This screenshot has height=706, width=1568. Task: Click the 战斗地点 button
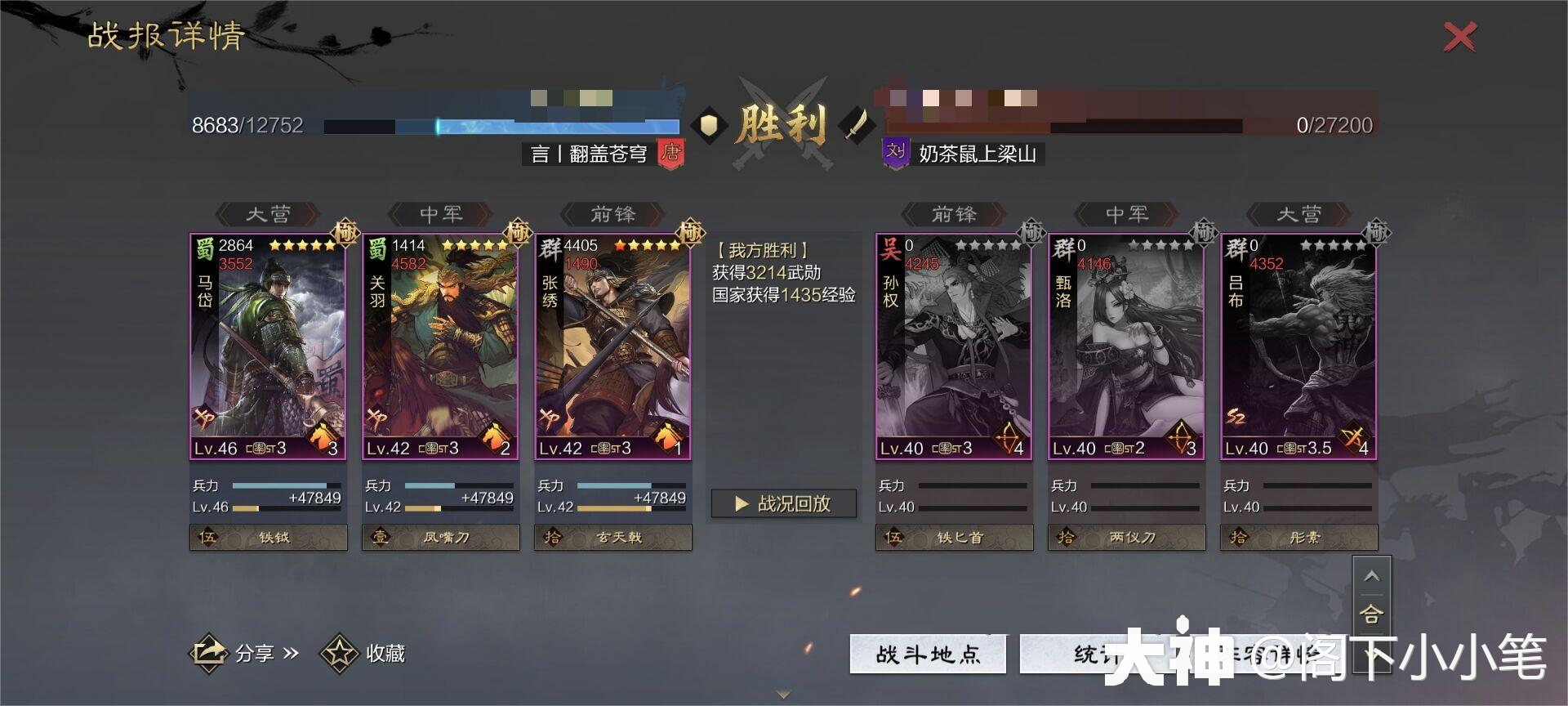[929, 654]
